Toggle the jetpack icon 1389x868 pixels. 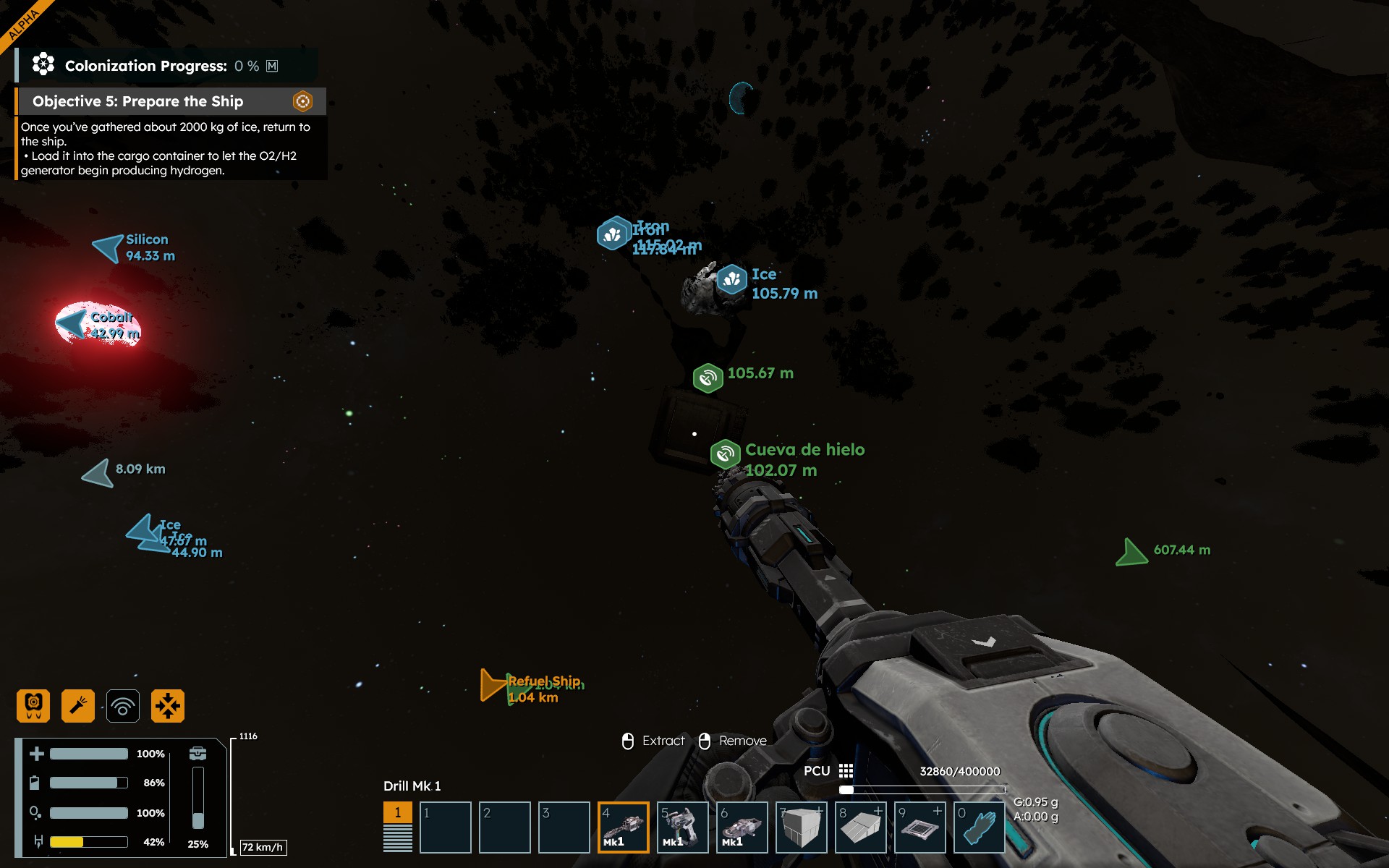coord(33,706)
